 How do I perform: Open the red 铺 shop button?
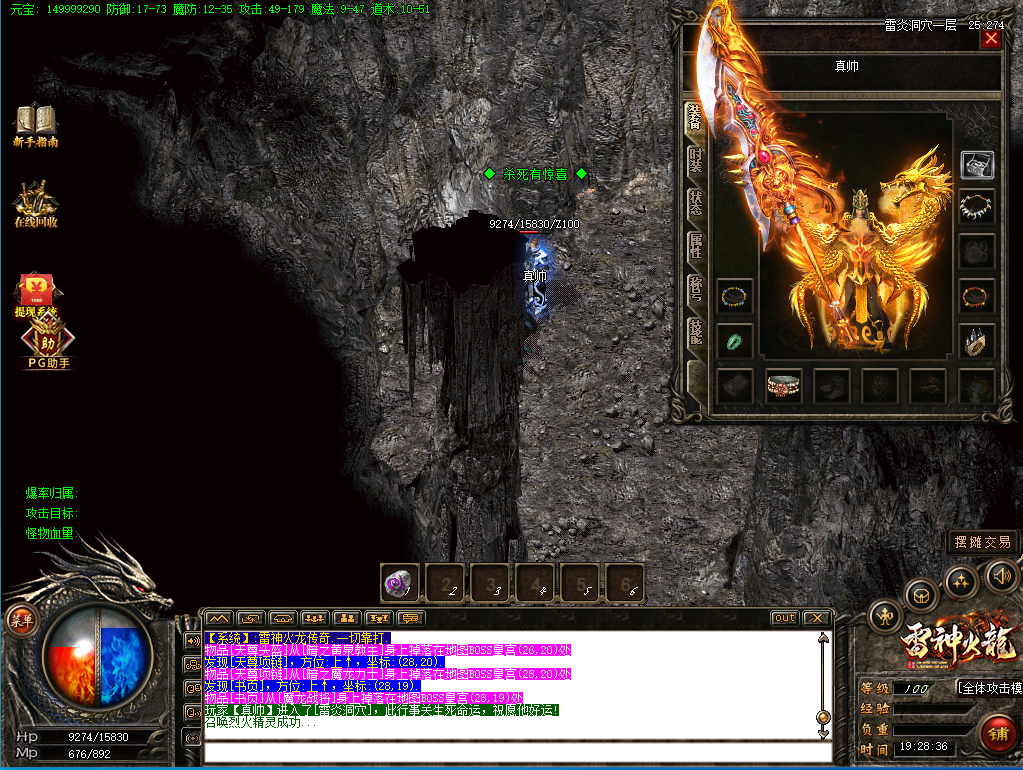click(x=997, y=732)
